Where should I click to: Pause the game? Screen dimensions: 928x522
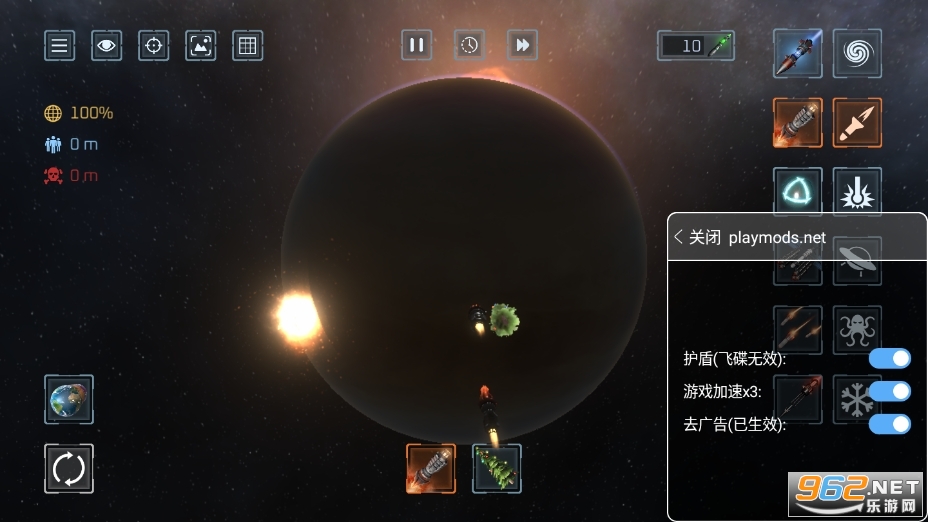point(416,44)
